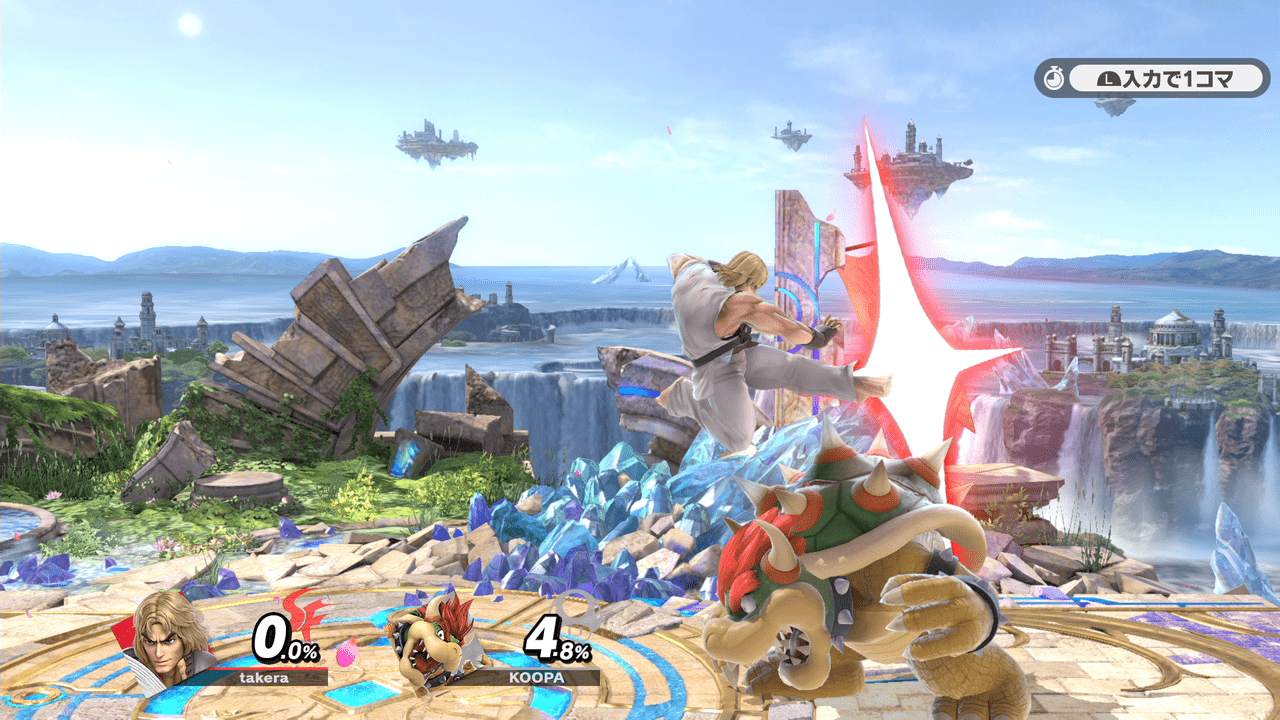Select Ken's fighter portrait labeled takera
Viewport: 1280px width, 720px height.
pos(170,638)
